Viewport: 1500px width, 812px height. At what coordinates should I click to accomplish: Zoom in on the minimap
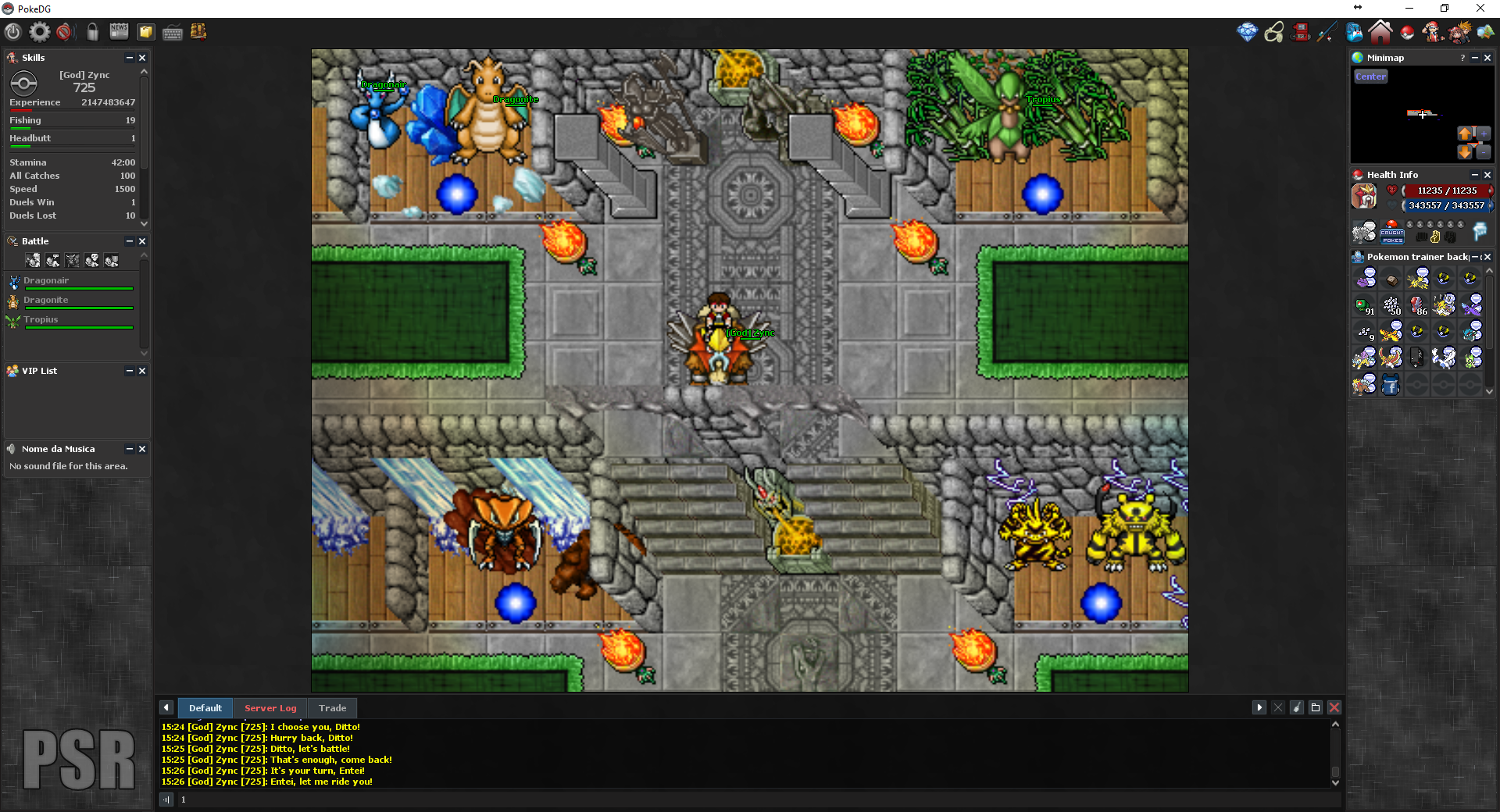pyautogui.click(x=1484, y=134)
